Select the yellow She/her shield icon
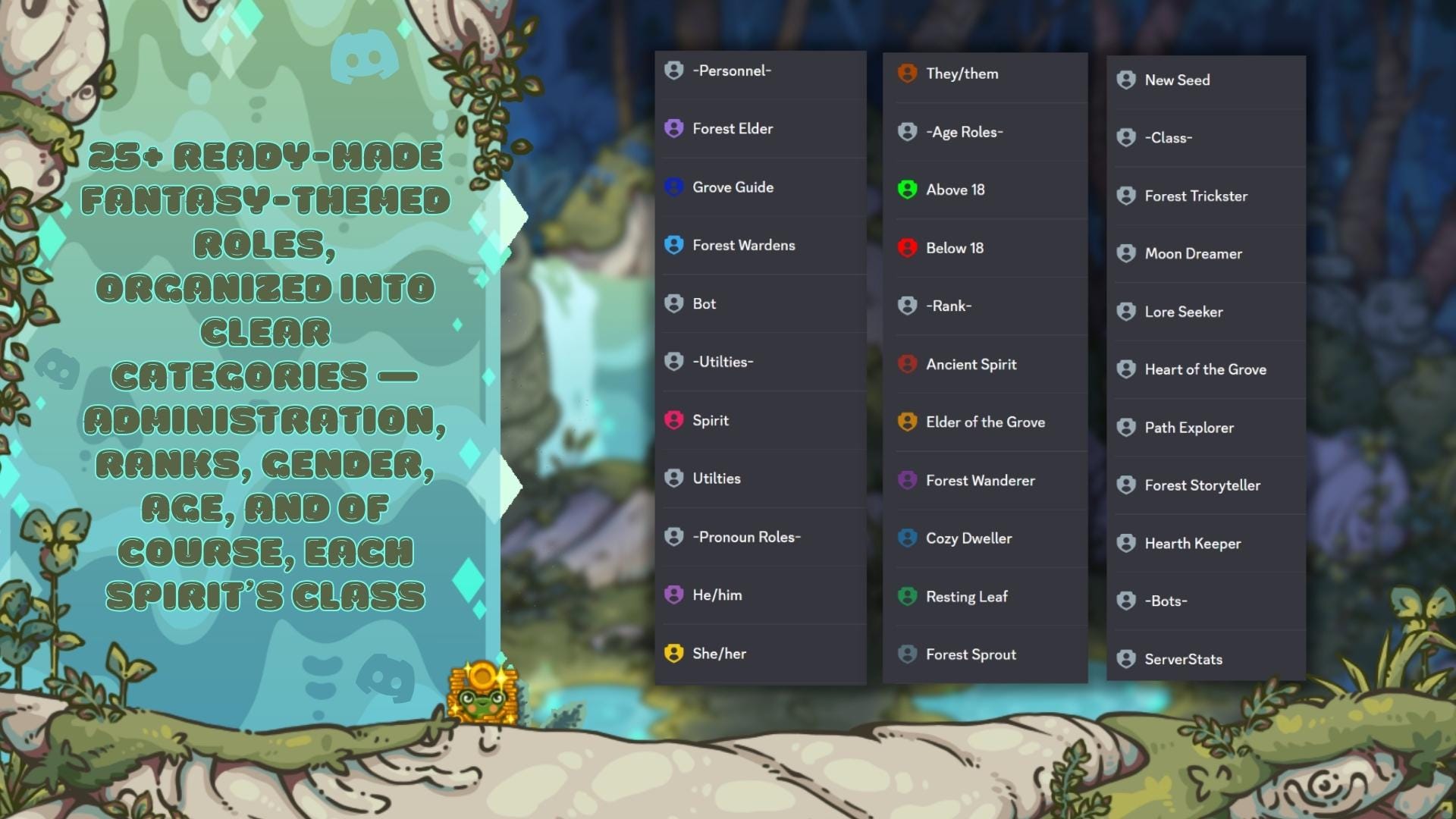 (673, 653)
